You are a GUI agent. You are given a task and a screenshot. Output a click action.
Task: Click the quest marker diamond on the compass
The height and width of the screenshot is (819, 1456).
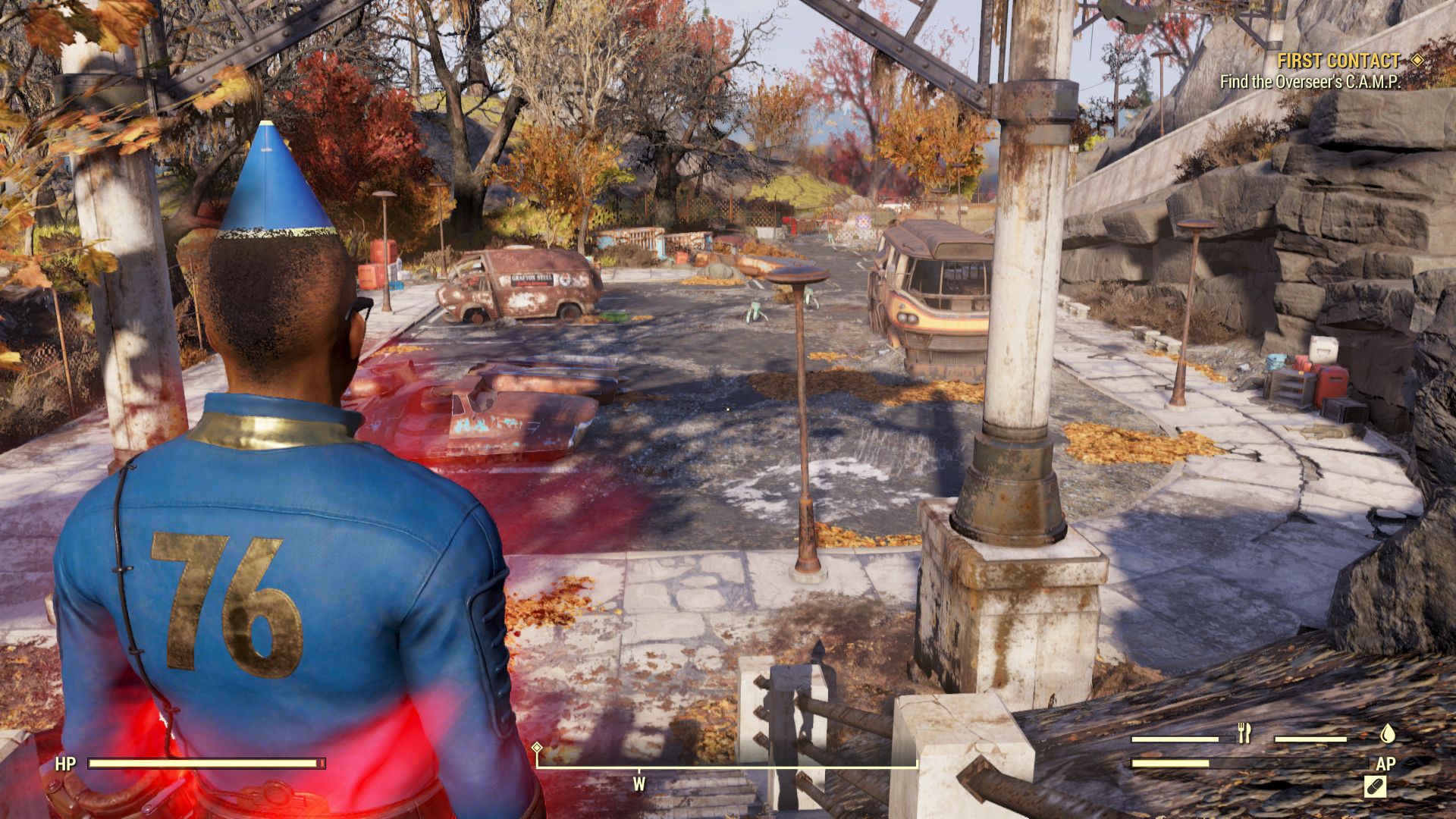pos(538,748)
